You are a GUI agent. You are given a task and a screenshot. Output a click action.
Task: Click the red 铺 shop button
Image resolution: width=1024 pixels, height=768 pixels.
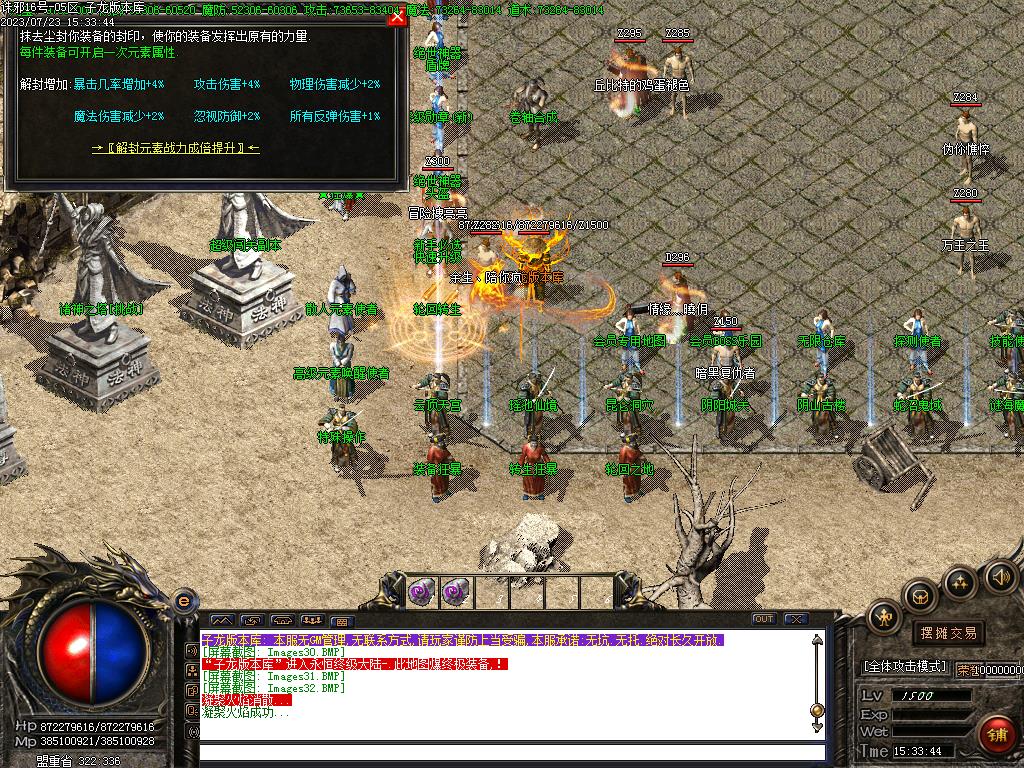pos(997,733)
